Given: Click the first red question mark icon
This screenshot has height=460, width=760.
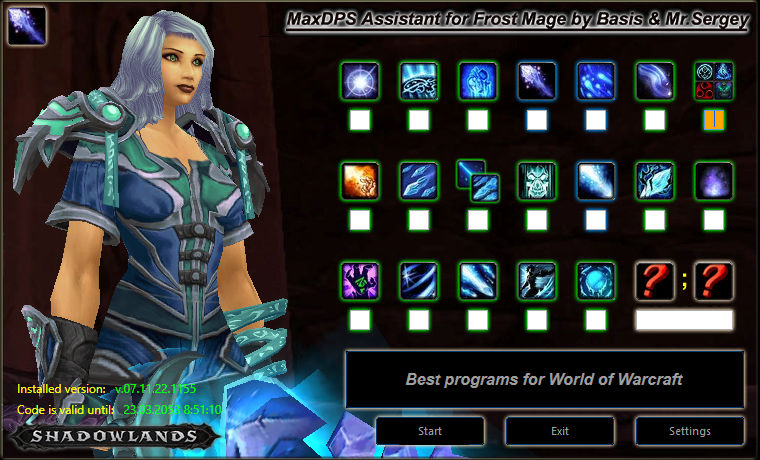Looking at the screenshot, I should point(655,281).
